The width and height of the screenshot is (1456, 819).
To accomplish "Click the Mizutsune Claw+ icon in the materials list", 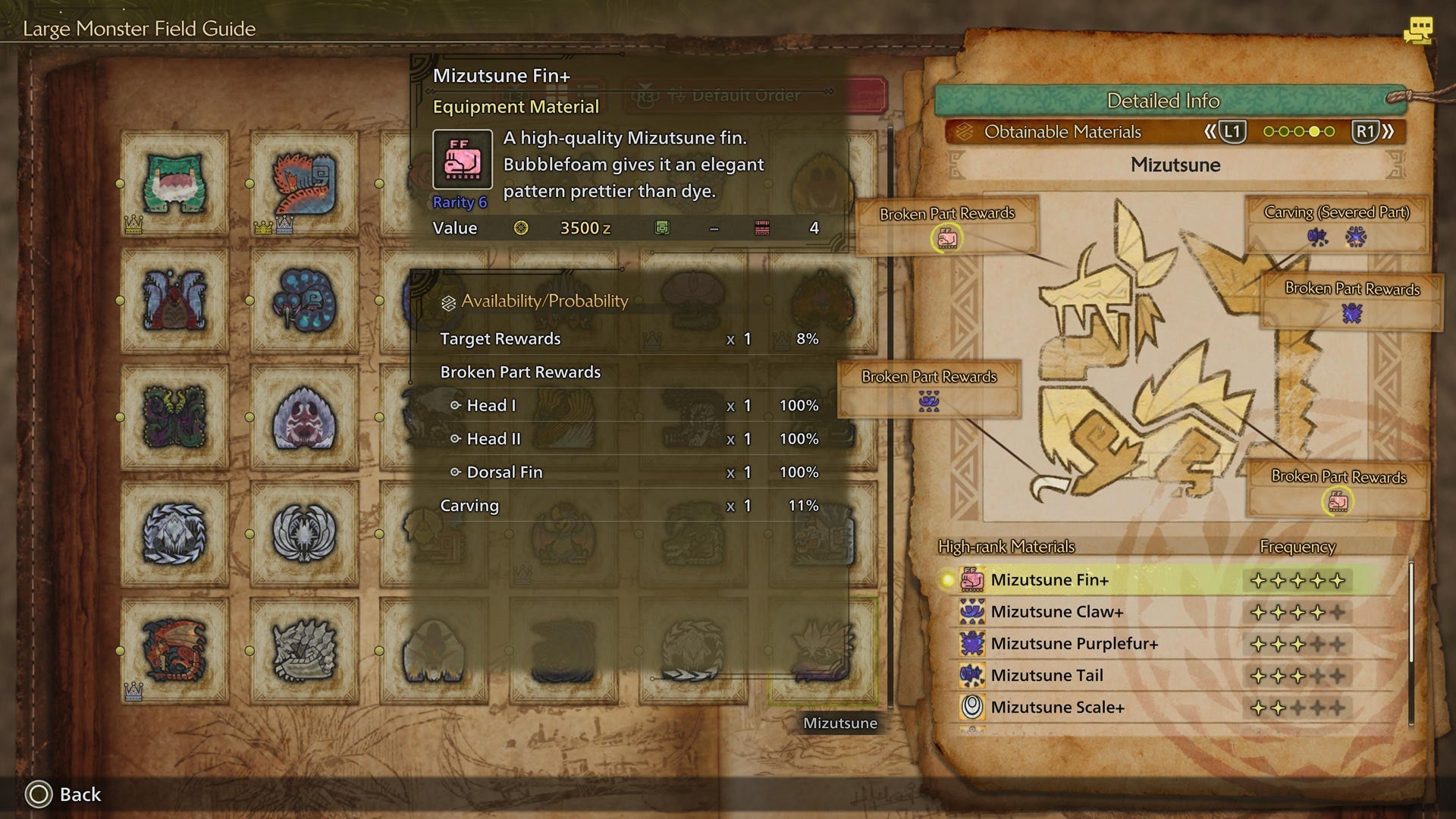I will point(973,611).
